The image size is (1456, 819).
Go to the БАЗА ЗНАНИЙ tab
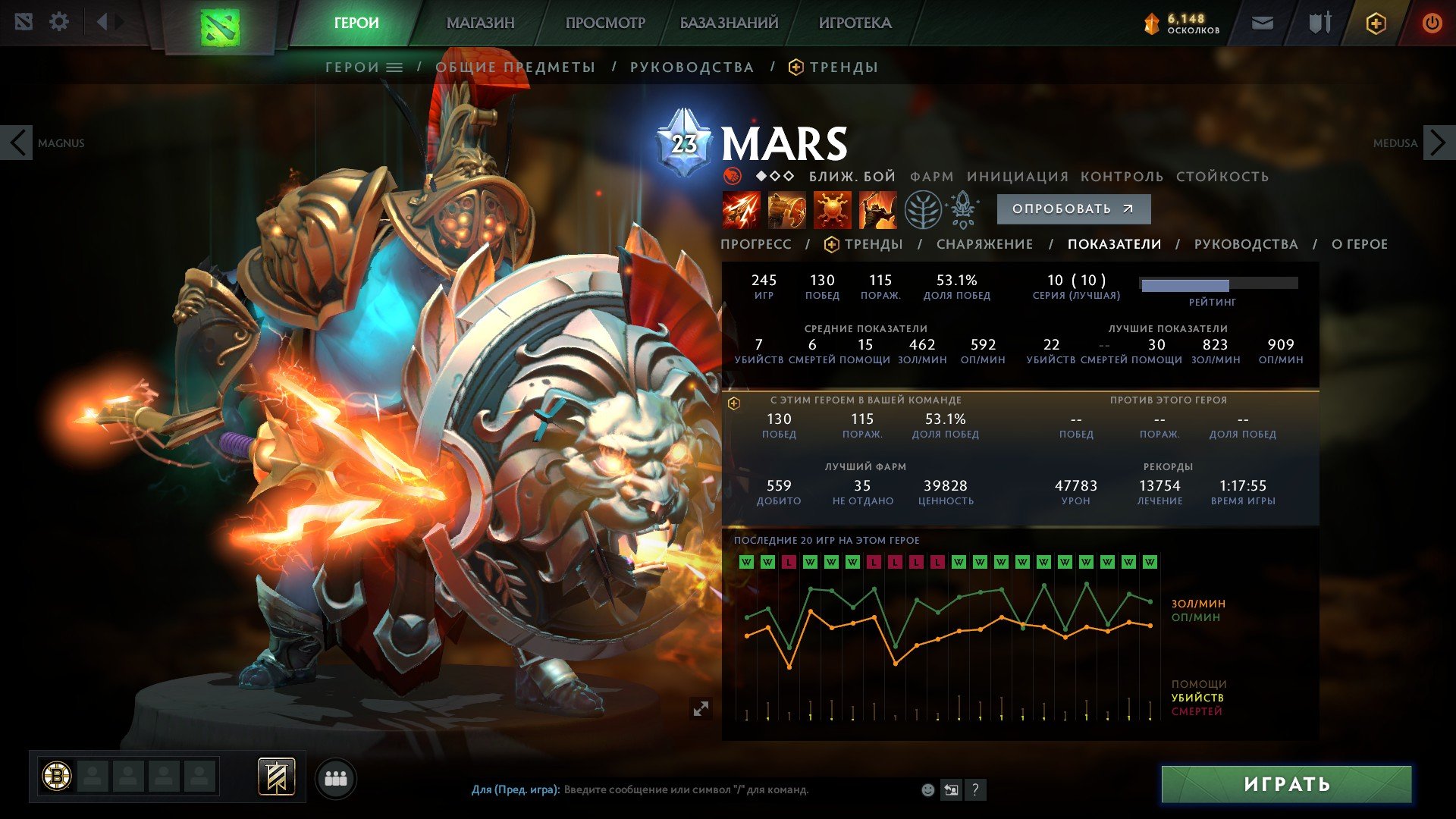click(x=729, y=23)
